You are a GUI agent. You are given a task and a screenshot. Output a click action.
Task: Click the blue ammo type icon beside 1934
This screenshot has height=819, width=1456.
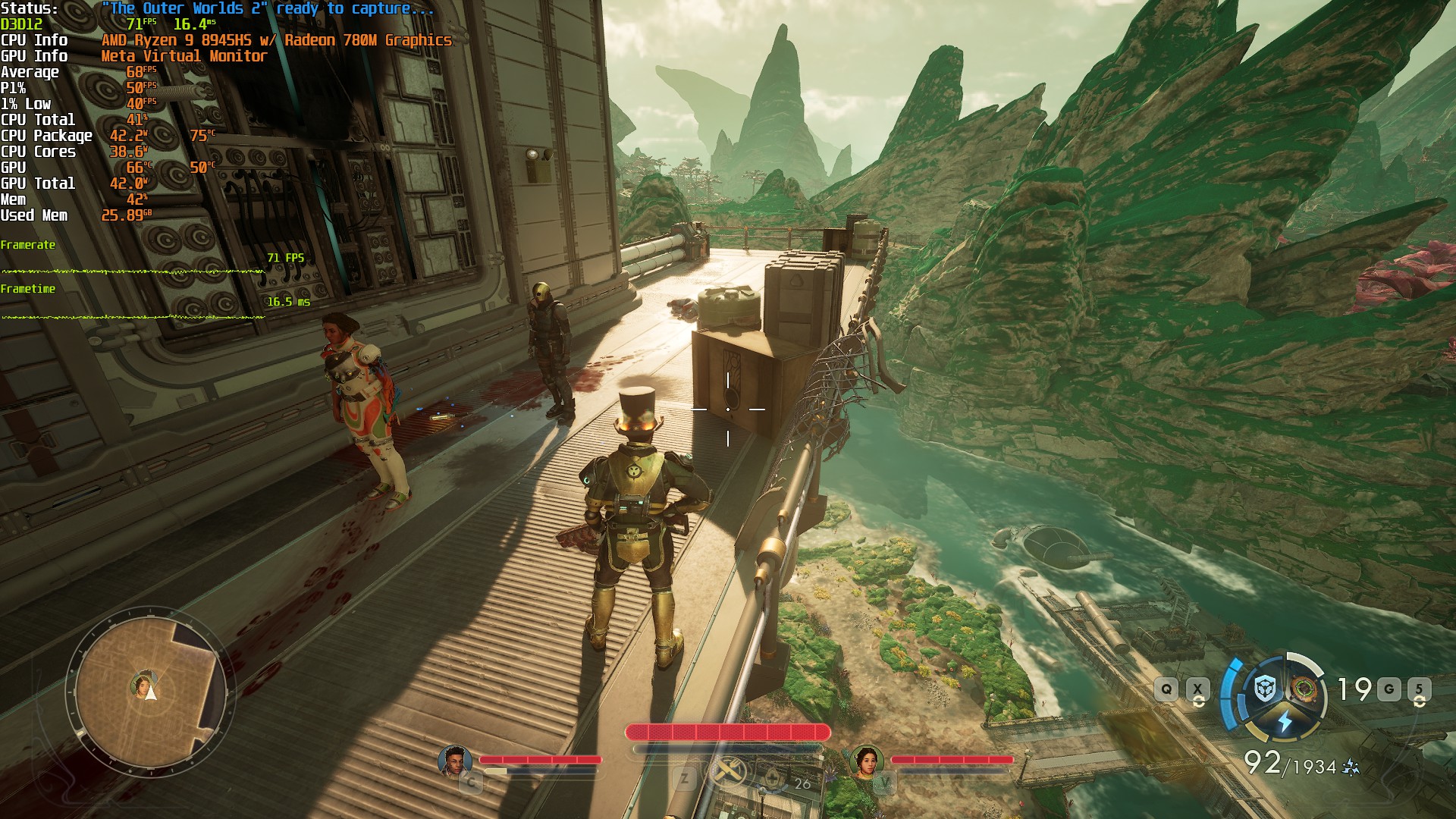click(1351, 766)
